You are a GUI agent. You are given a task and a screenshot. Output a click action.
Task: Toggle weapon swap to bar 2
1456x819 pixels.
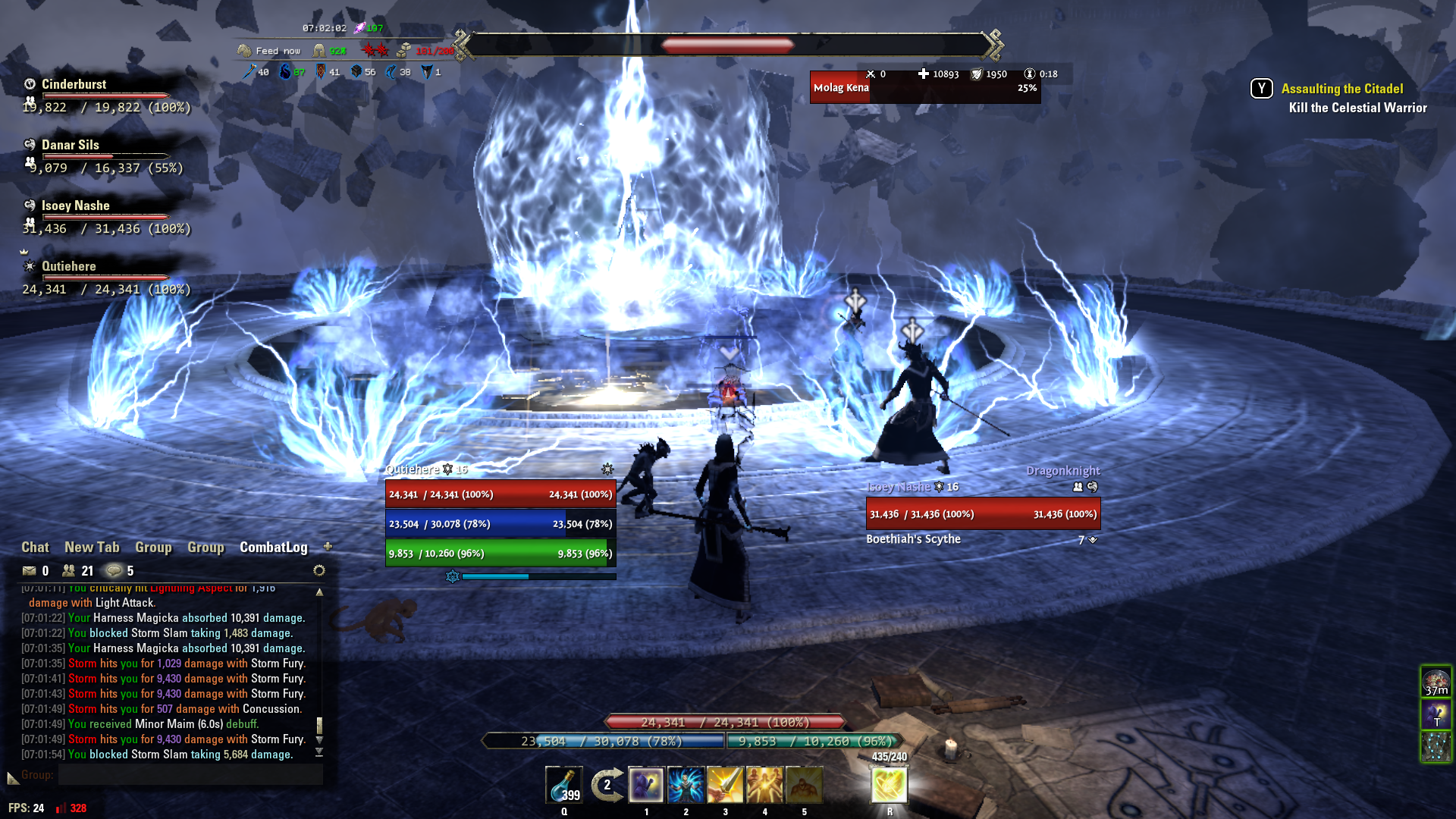click(605, 786)
